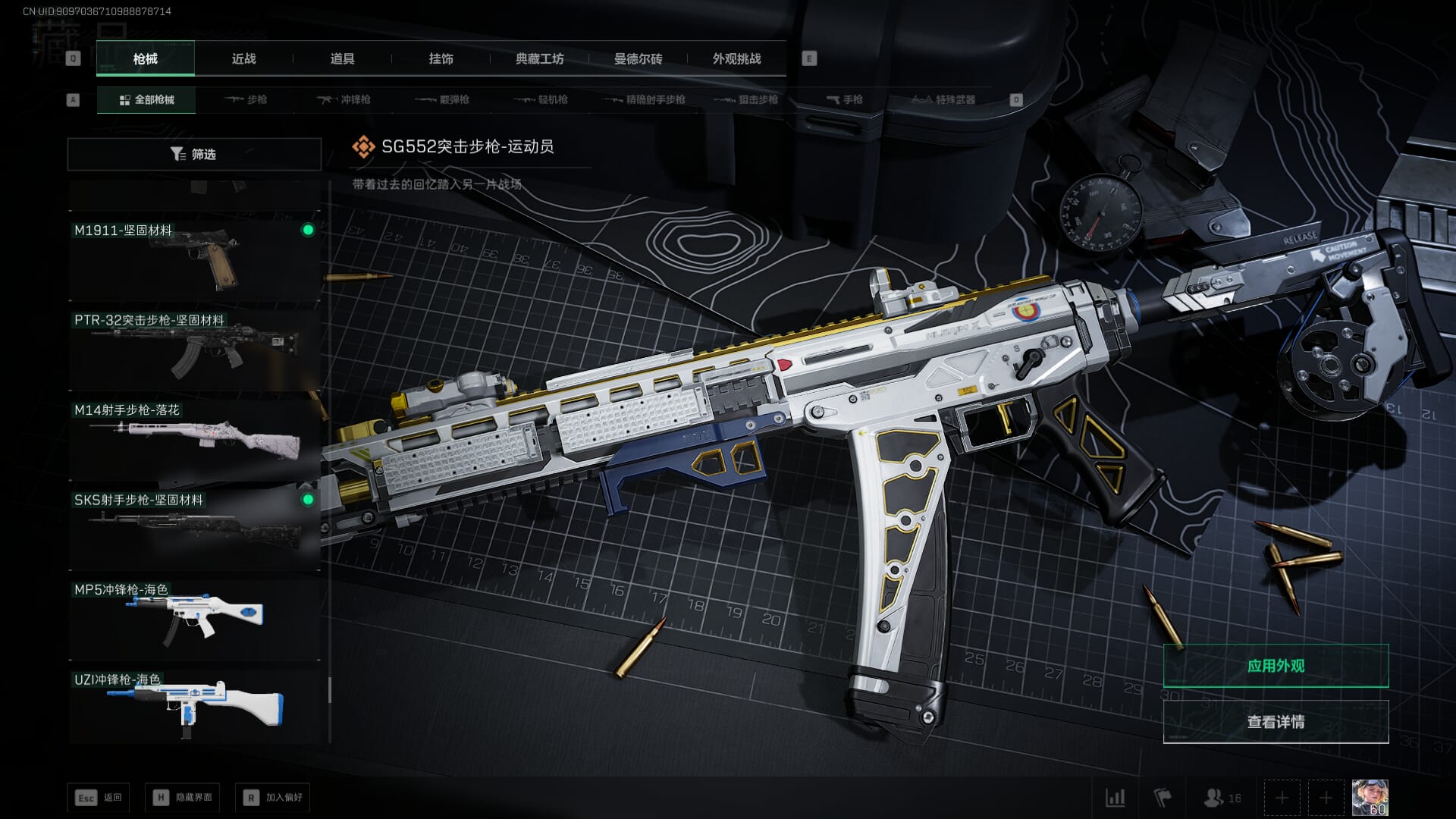This screenshot has height=819, width=1456.
Task: Apply the skin with 应用外观
Action: tap(1276, 666)
